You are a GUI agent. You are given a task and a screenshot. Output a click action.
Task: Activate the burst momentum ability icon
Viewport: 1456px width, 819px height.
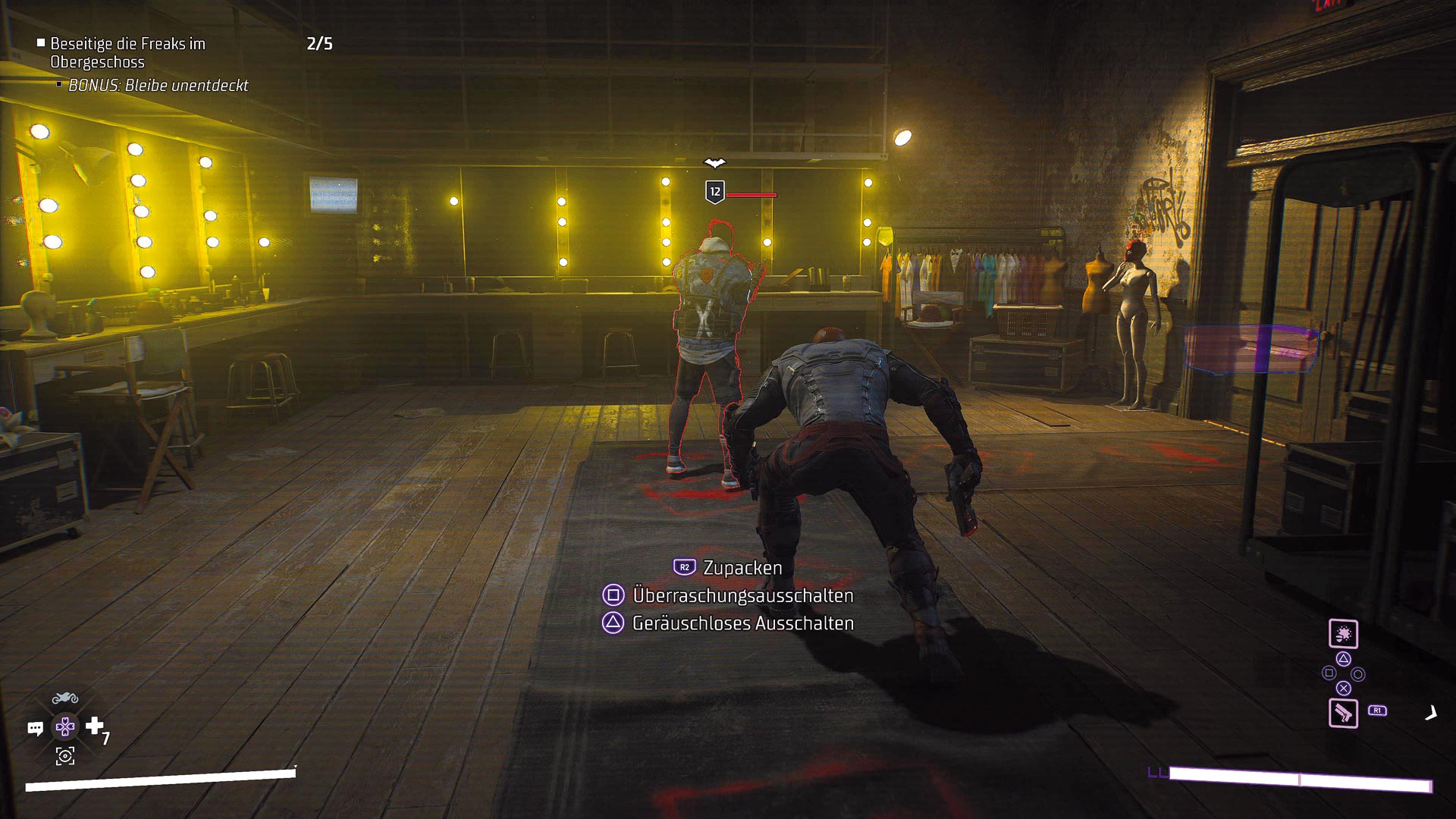pyautogui.click(x=1343, y=634)
